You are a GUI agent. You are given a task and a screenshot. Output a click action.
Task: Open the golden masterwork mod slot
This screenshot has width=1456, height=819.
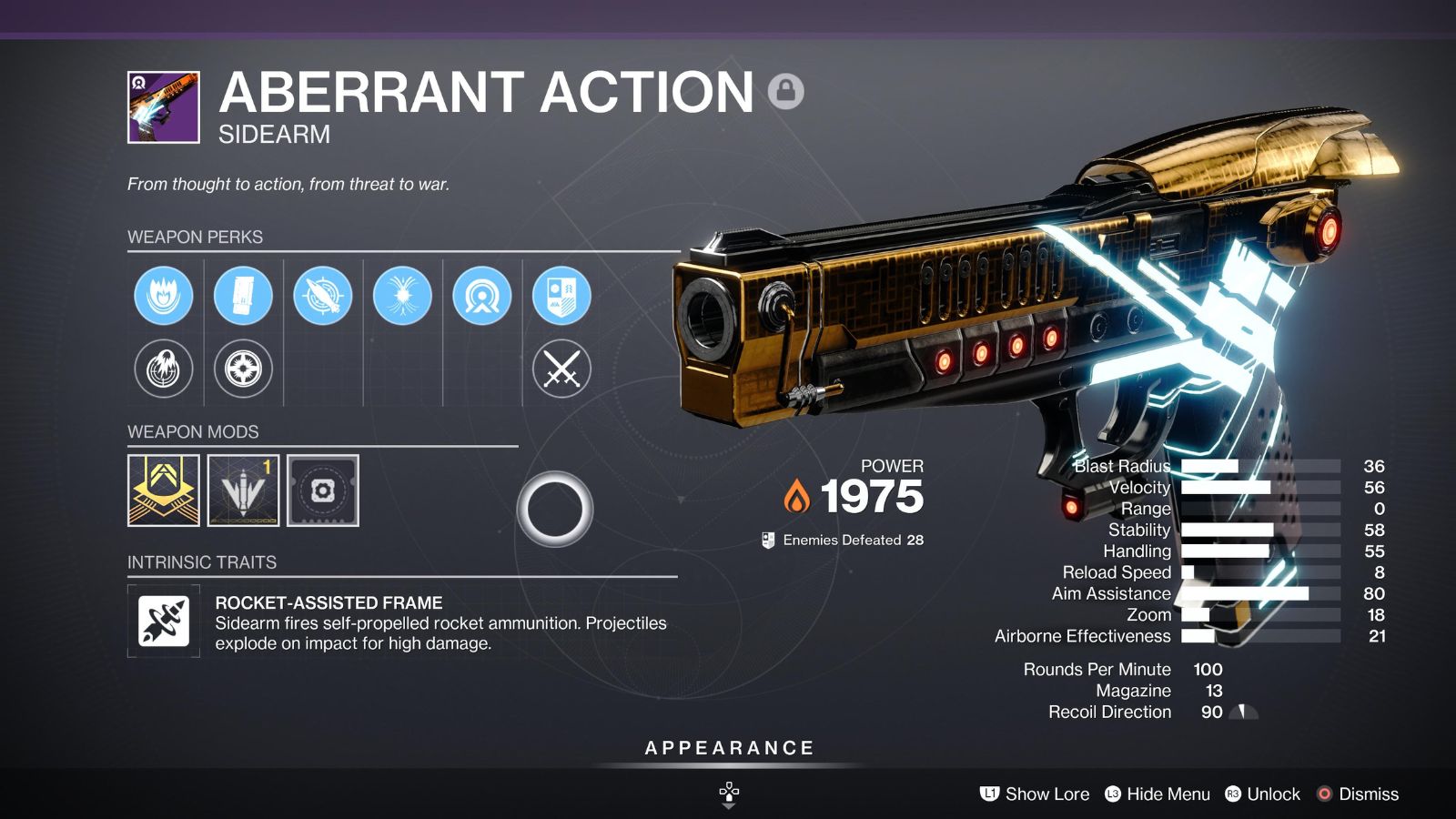[x=164, y=490]
